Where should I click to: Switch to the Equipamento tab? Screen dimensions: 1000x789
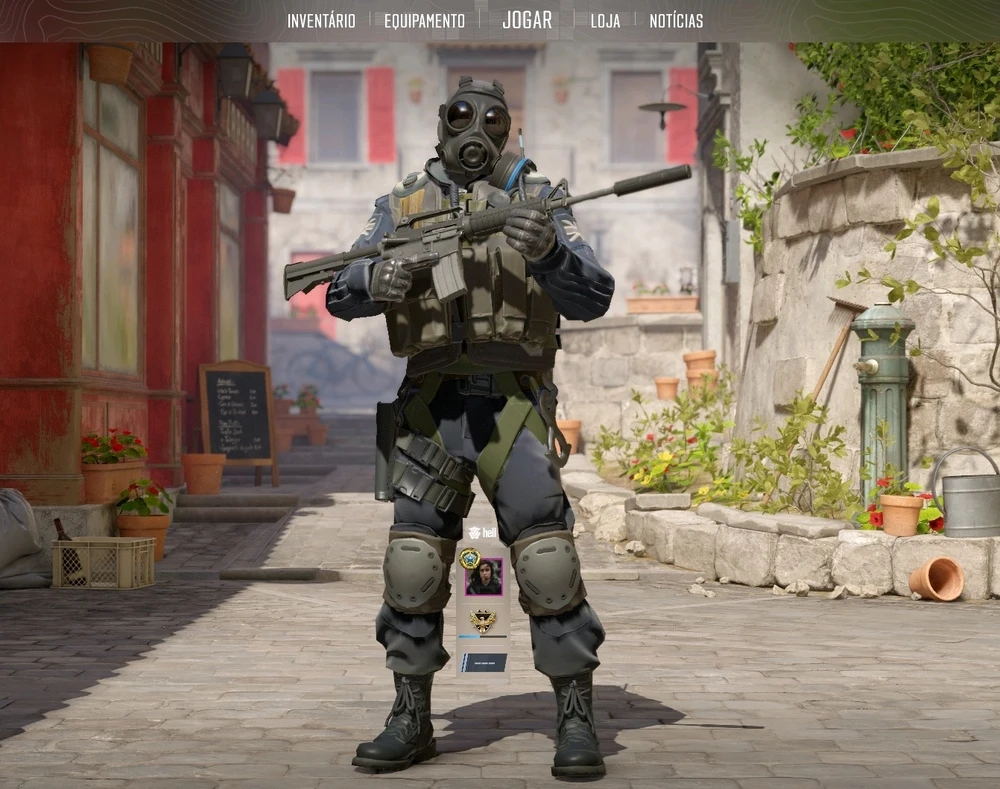424,21
